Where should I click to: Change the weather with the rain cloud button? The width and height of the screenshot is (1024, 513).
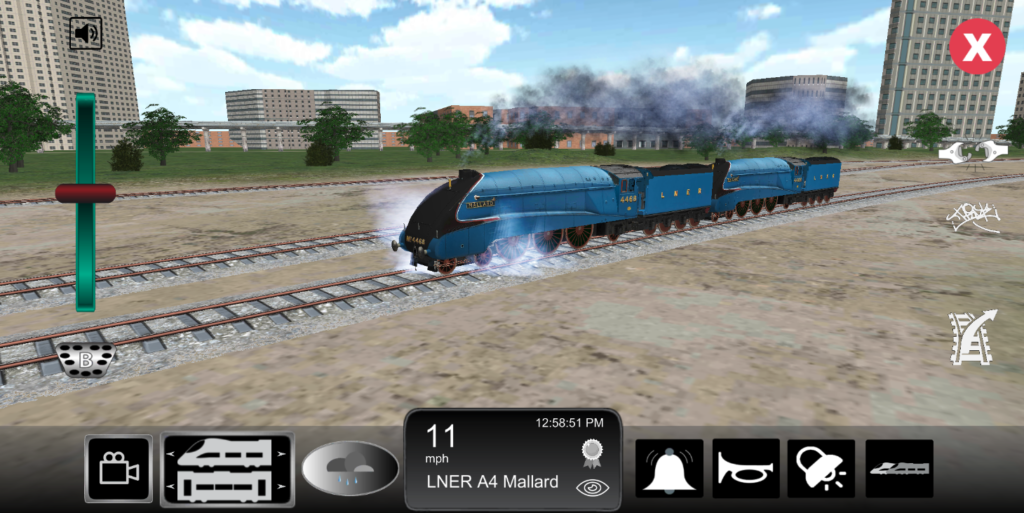(x=350, y=468)
